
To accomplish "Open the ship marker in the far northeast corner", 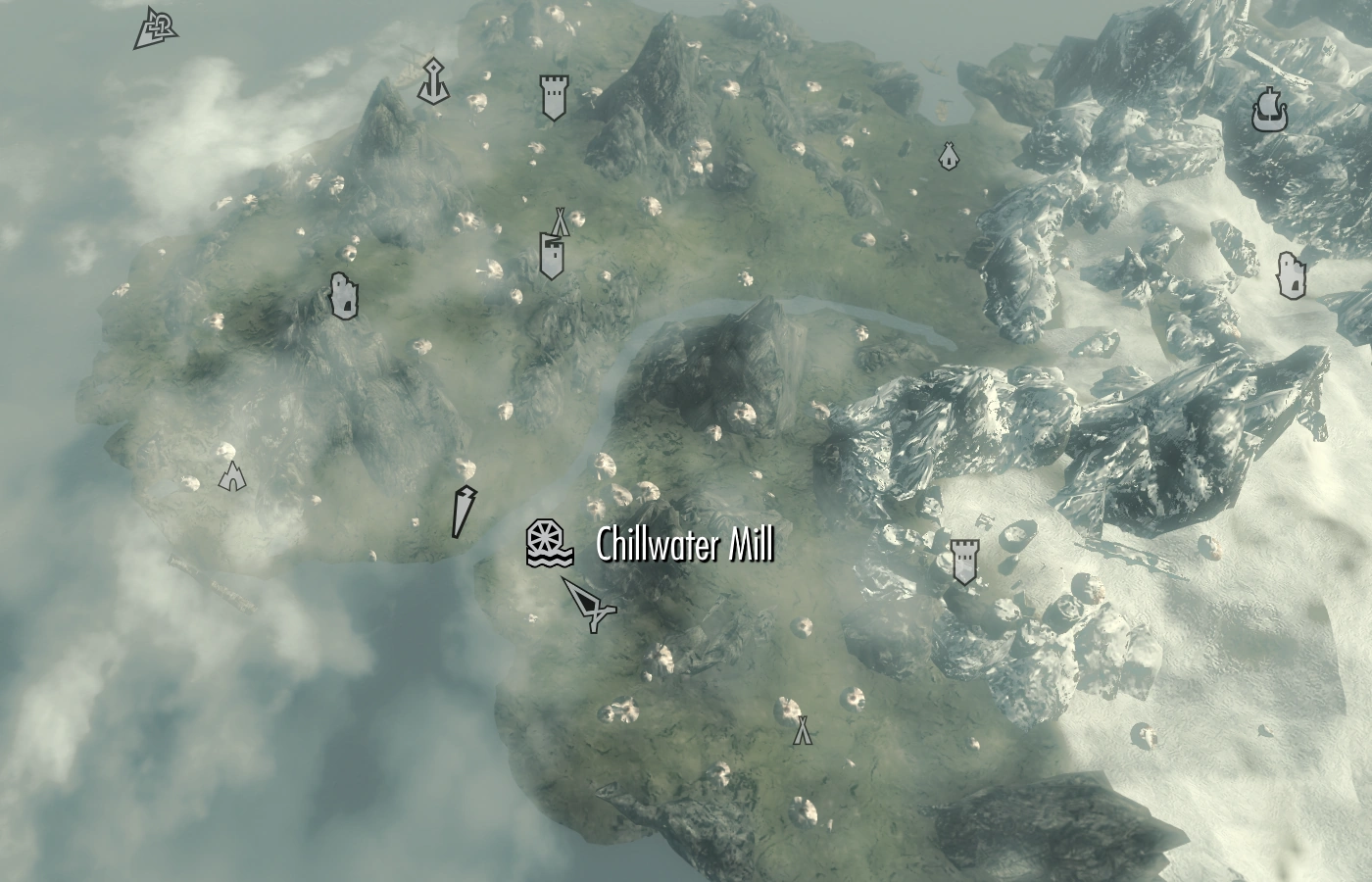I will click(1269, 108).
